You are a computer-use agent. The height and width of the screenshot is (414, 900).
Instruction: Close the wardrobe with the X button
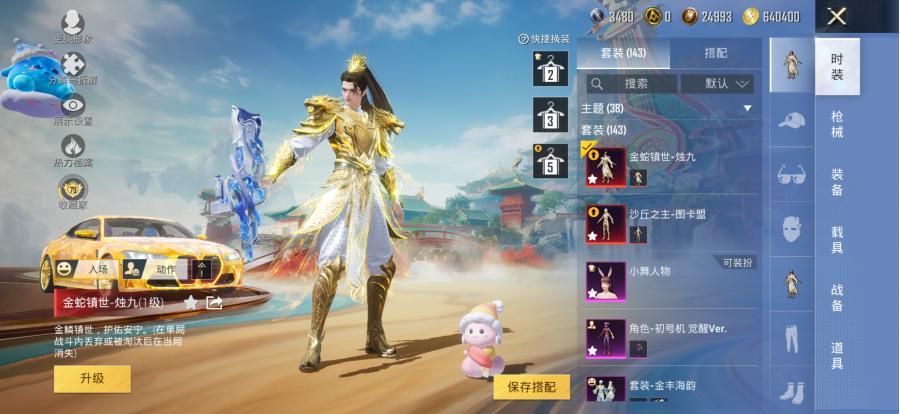(837, 16)
